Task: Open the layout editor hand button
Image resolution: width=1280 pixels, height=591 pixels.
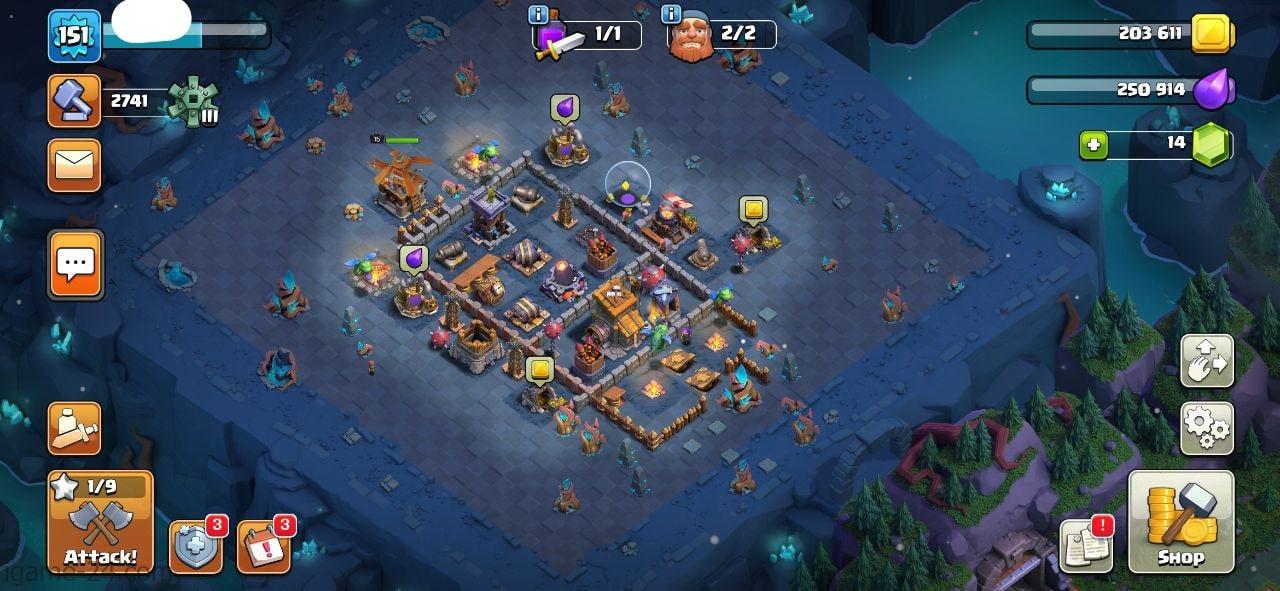Action: (x=1207, y=361)
